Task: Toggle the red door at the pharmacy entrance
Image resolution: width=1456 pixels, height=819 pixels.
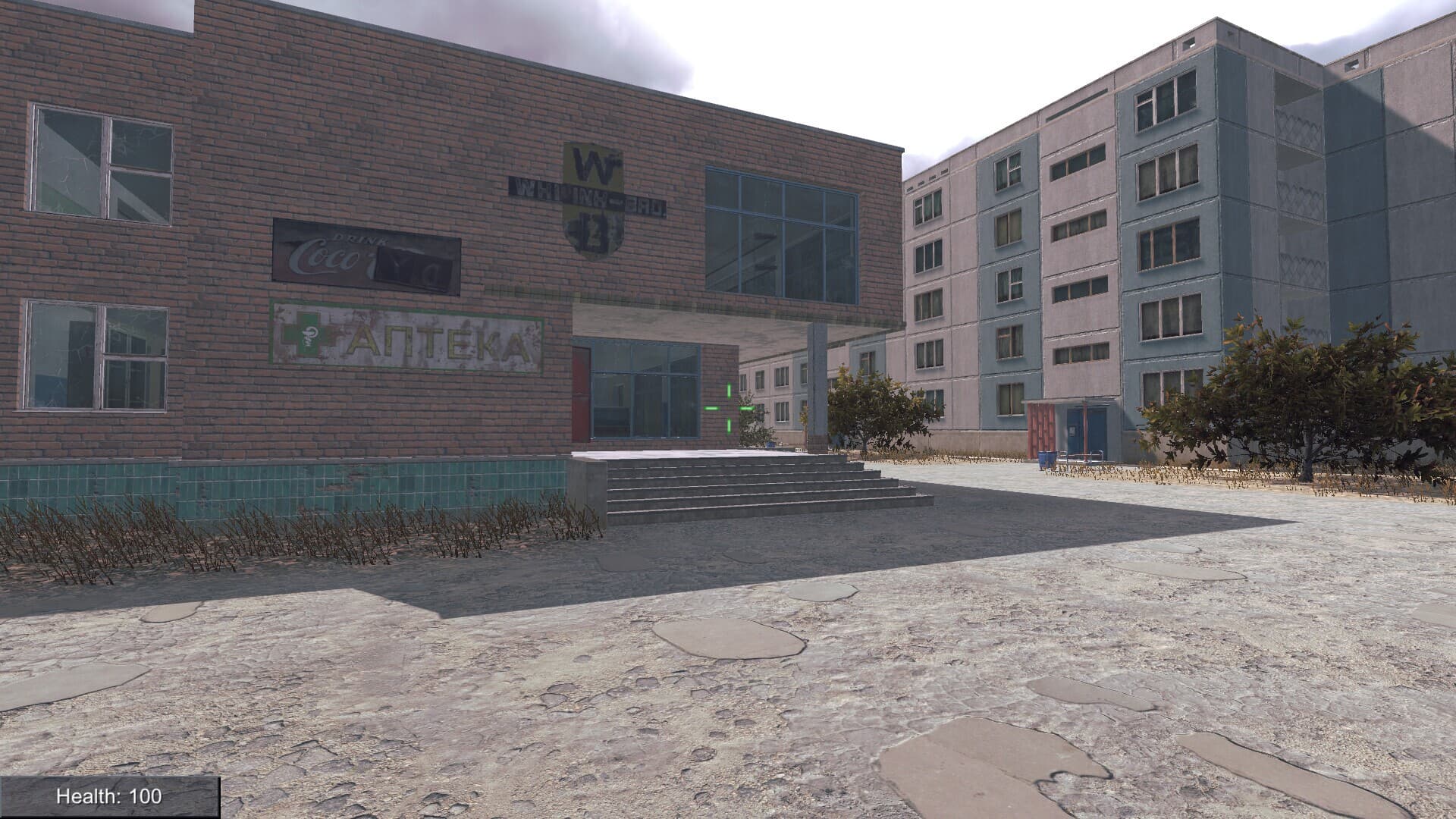Action: point(580,394)
